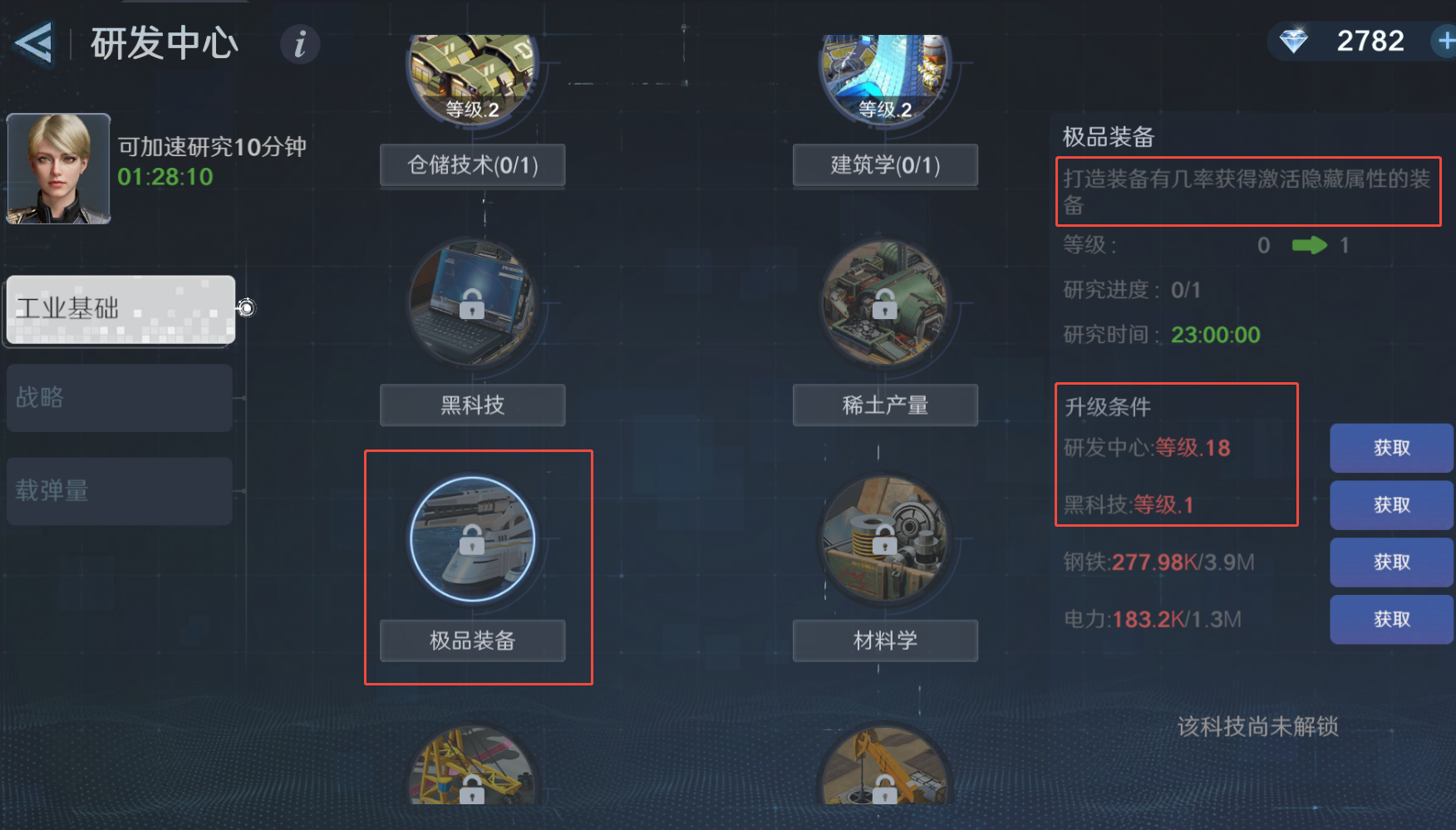Open the 稀土产量 technology node

point(883,303)
